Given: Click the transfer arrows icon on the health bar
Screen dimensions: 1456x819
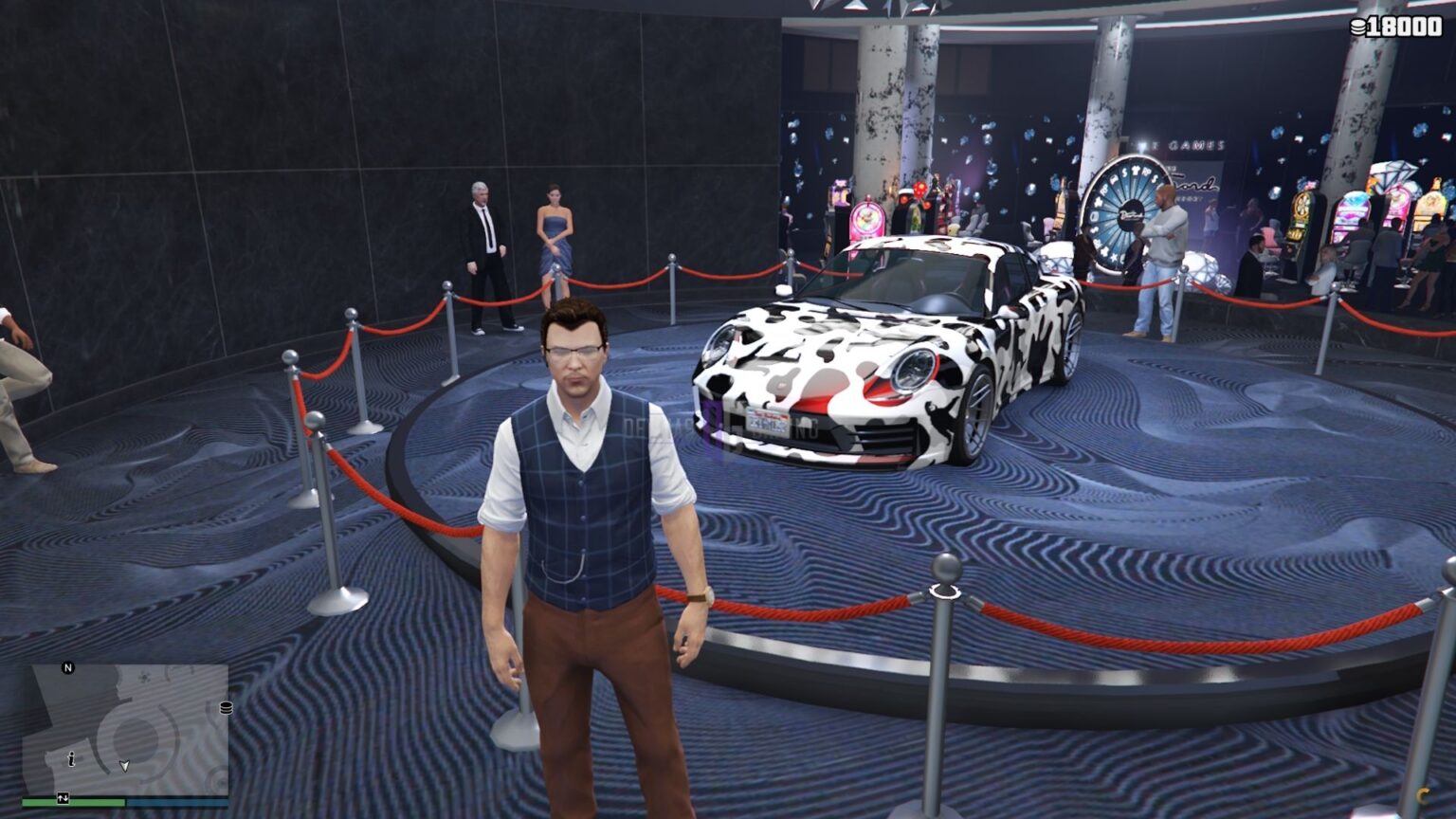Looking at the screenshot, I should click(63, 798).
